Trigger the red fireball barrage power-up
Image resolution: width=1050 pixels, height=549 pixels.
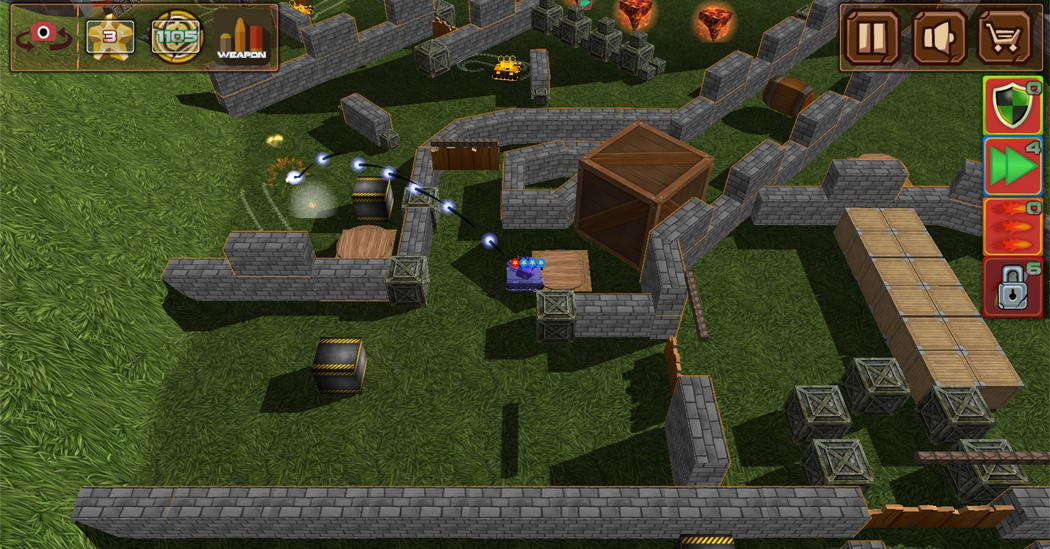pos(1012,226)
